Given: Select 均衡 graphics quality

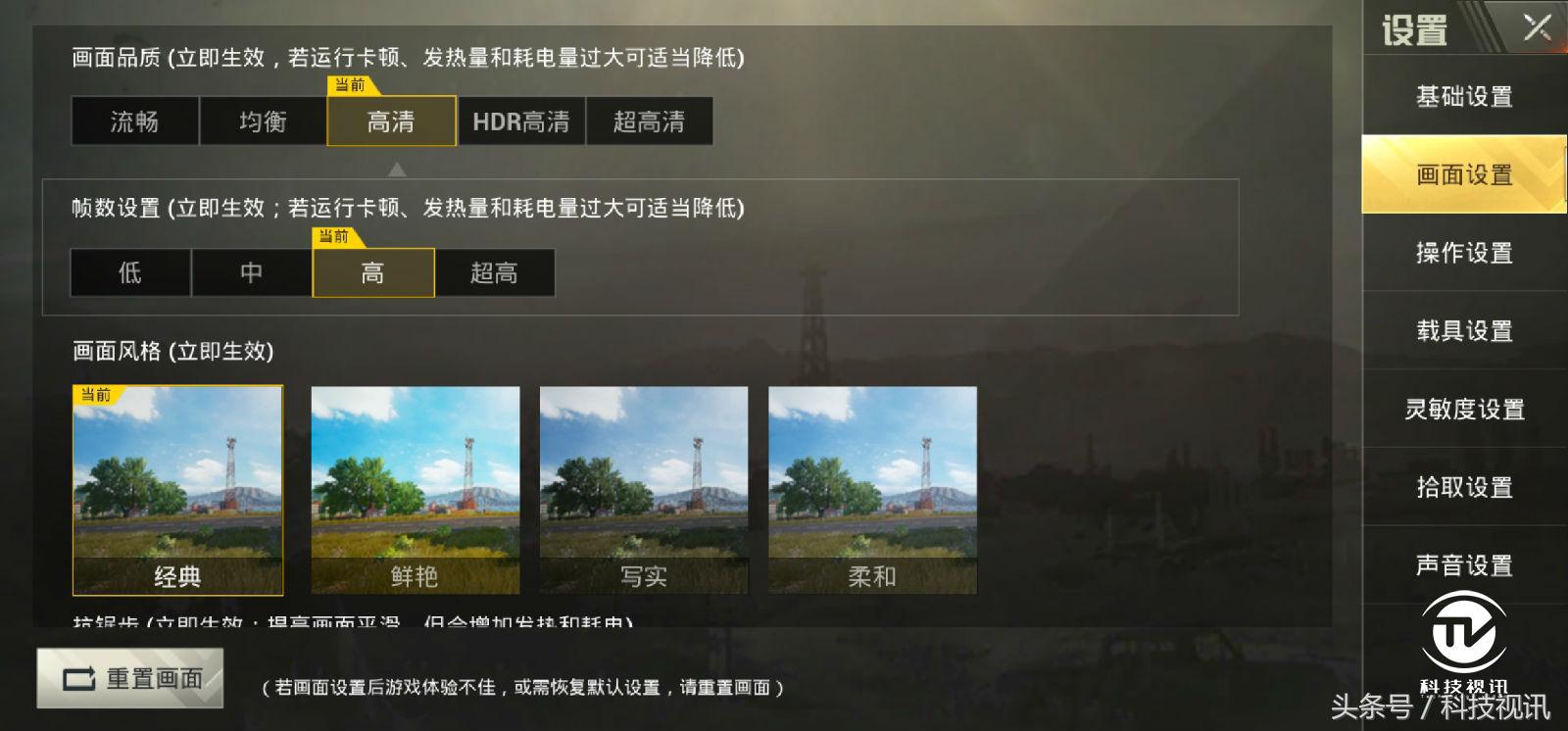Looking at the screenshot, I should pos(263,121).
